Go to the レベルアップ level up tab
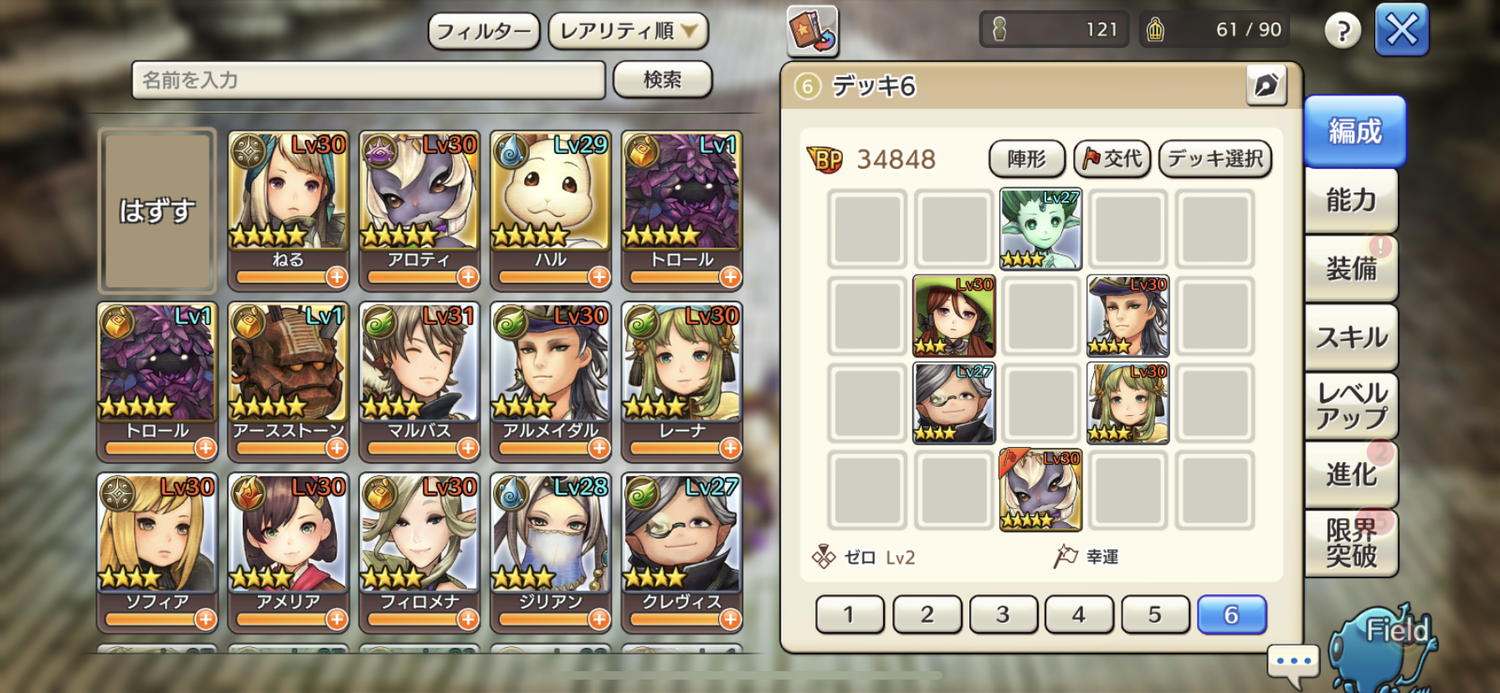 pos(1351,405)
